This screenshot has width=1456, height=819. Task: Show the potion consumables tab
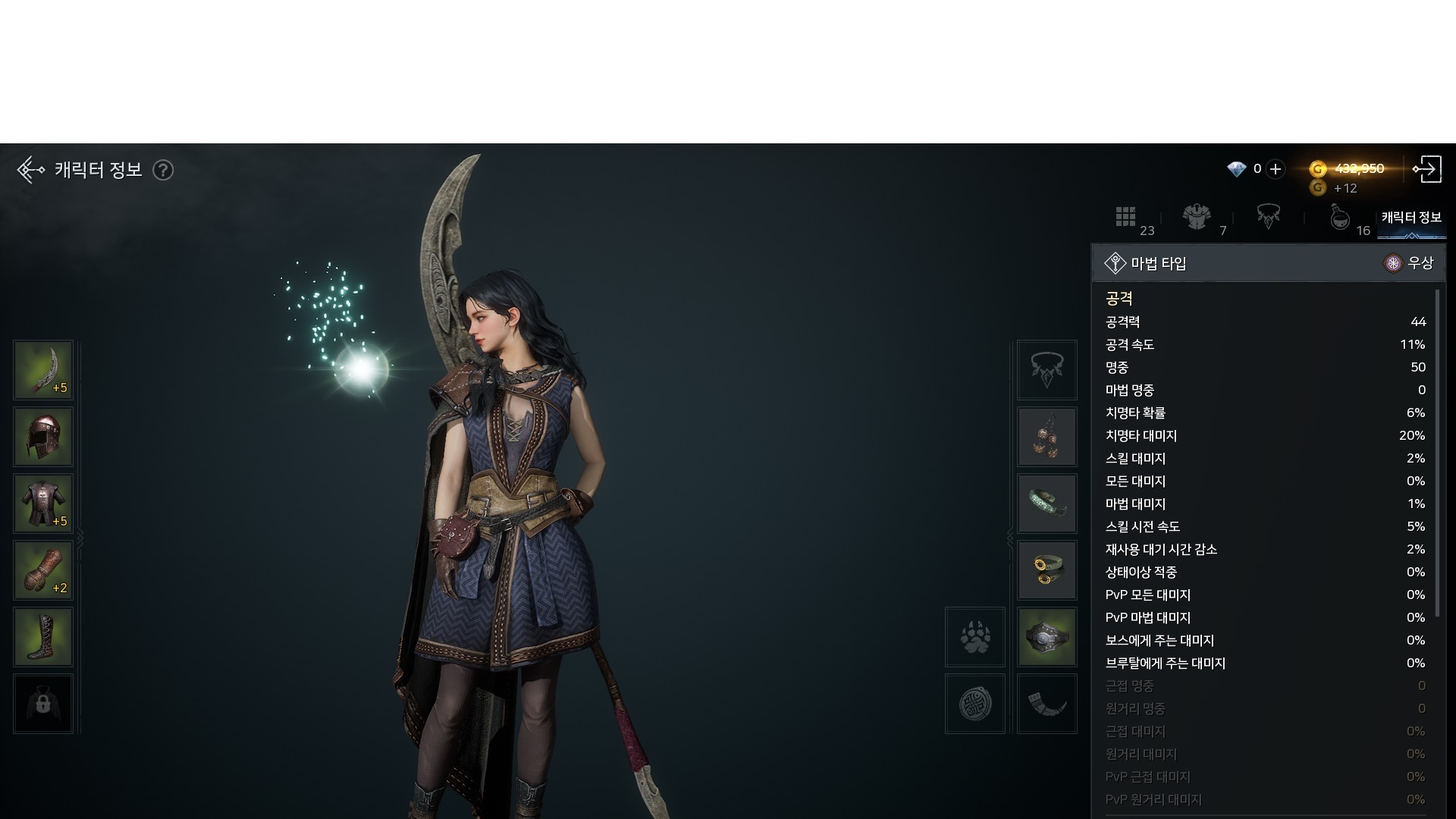1340,218
